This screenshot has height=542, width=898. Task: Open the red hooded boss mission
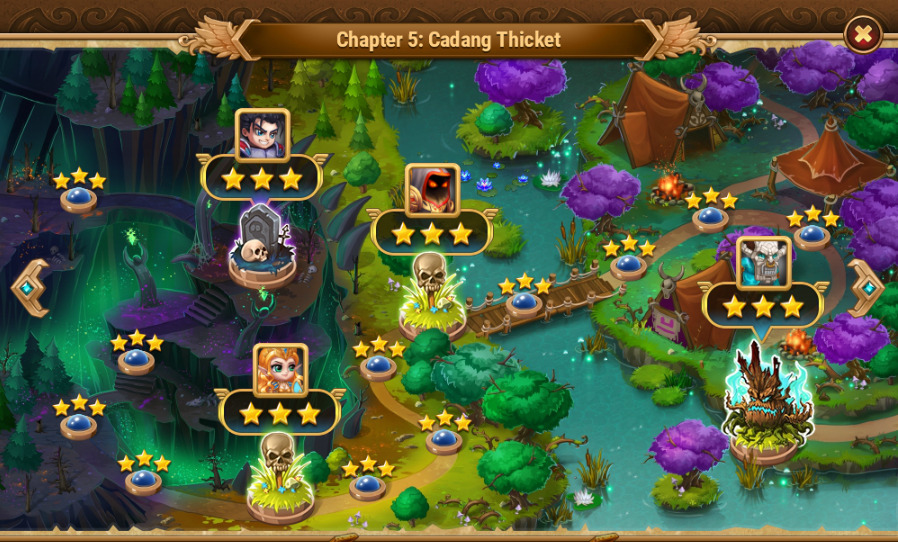coord(432,190)
